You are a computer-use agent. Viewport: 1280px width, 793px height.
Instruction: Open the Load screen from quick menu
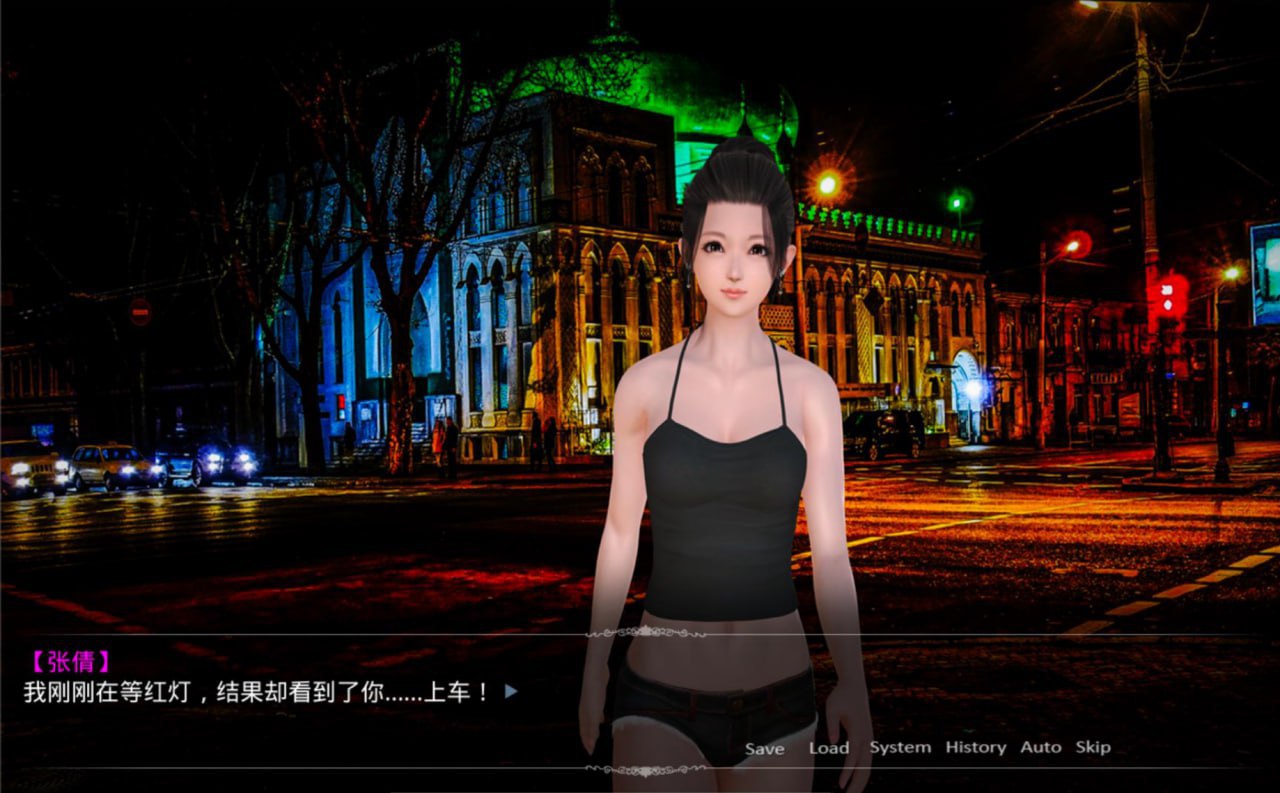point(829,747)
